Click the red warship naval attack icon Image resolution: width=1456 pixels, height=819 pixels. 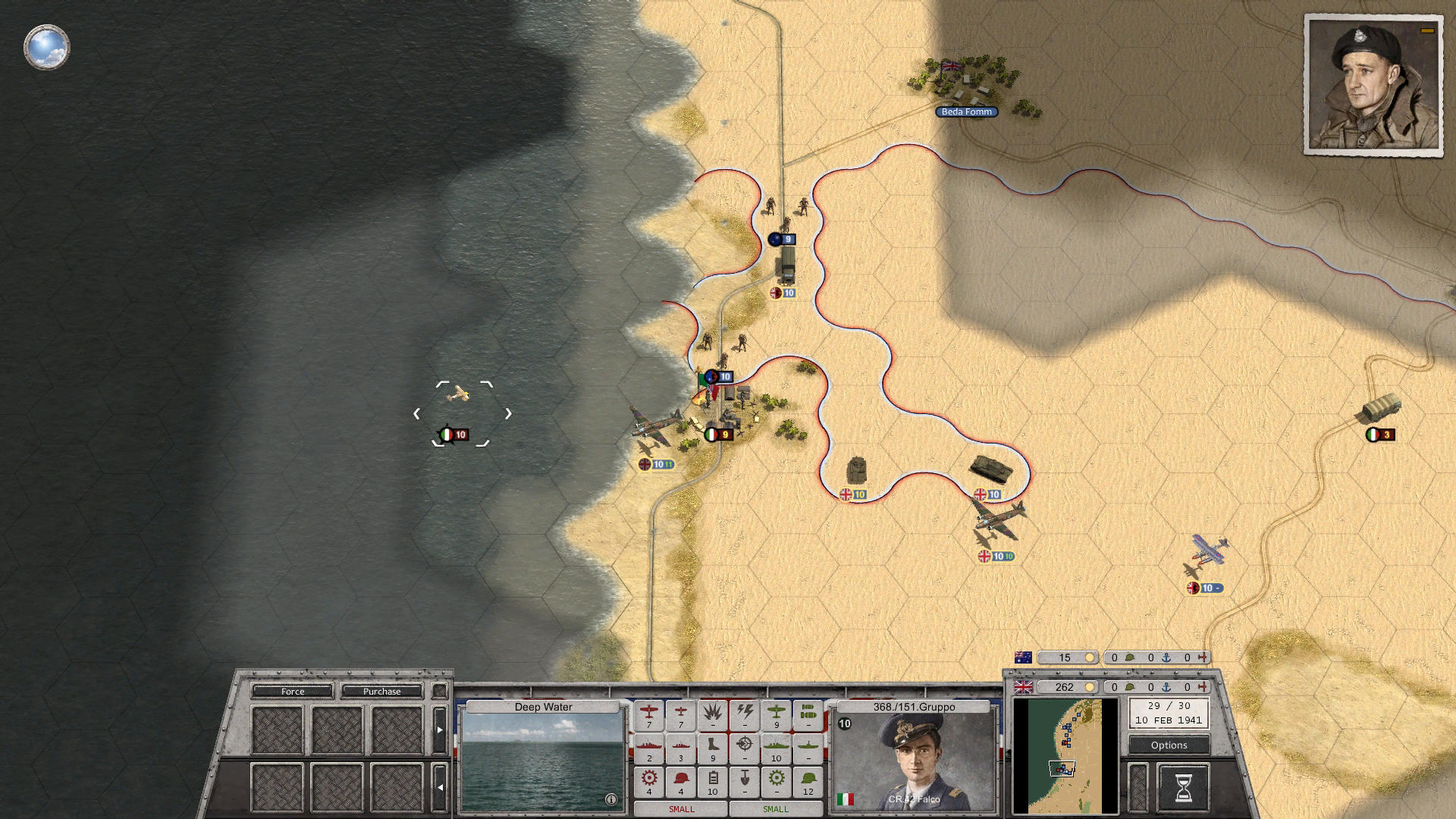point(648,746)
